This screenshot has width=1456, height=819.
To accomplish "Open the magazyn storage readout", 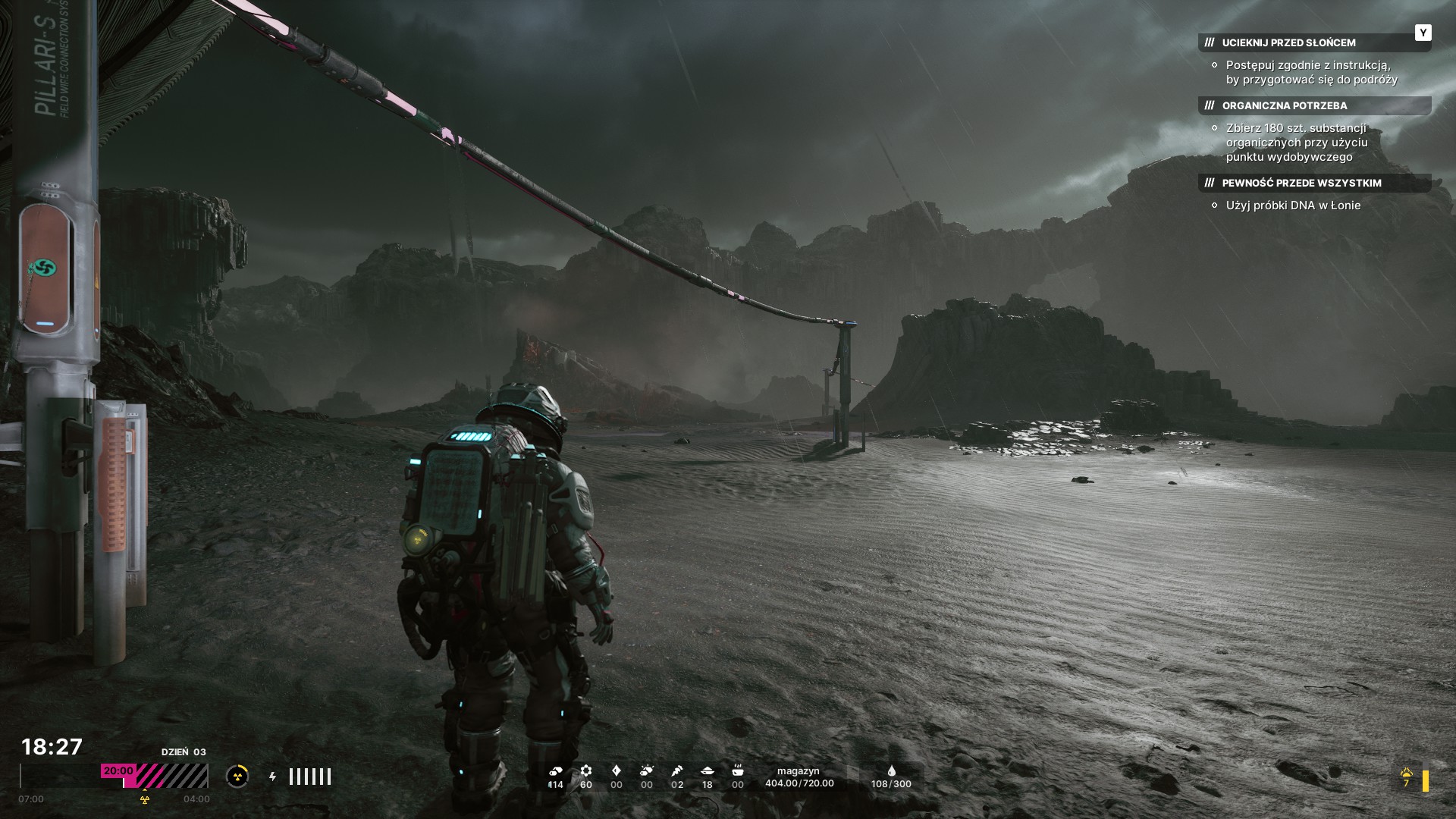I will pyautogui.click(x=799, y=777).
